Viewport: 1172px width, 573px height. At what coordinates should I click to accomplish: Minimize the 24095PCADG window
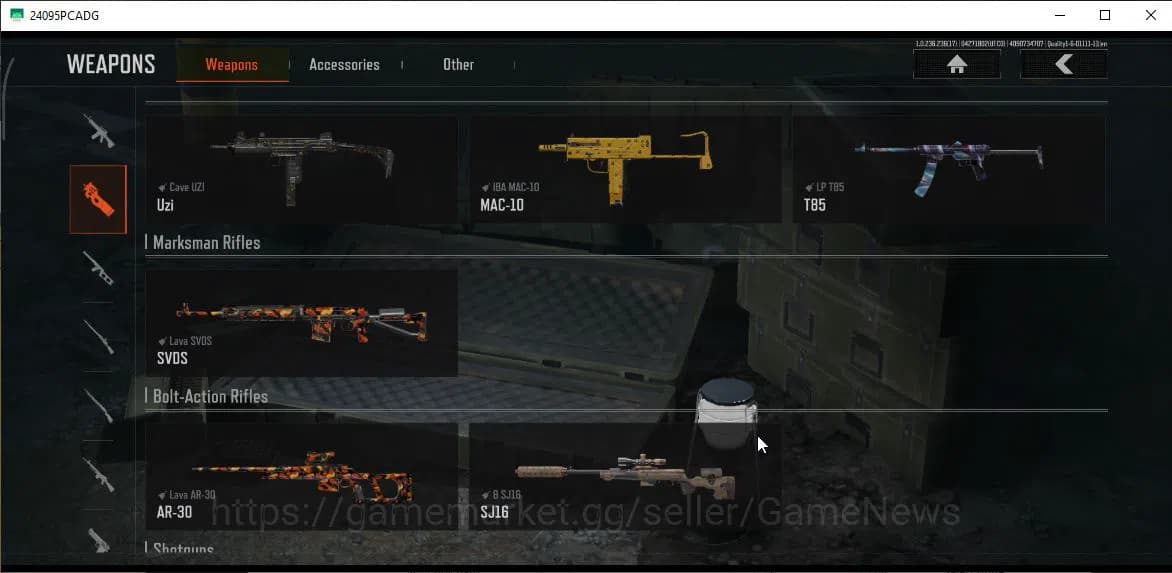1060,15
